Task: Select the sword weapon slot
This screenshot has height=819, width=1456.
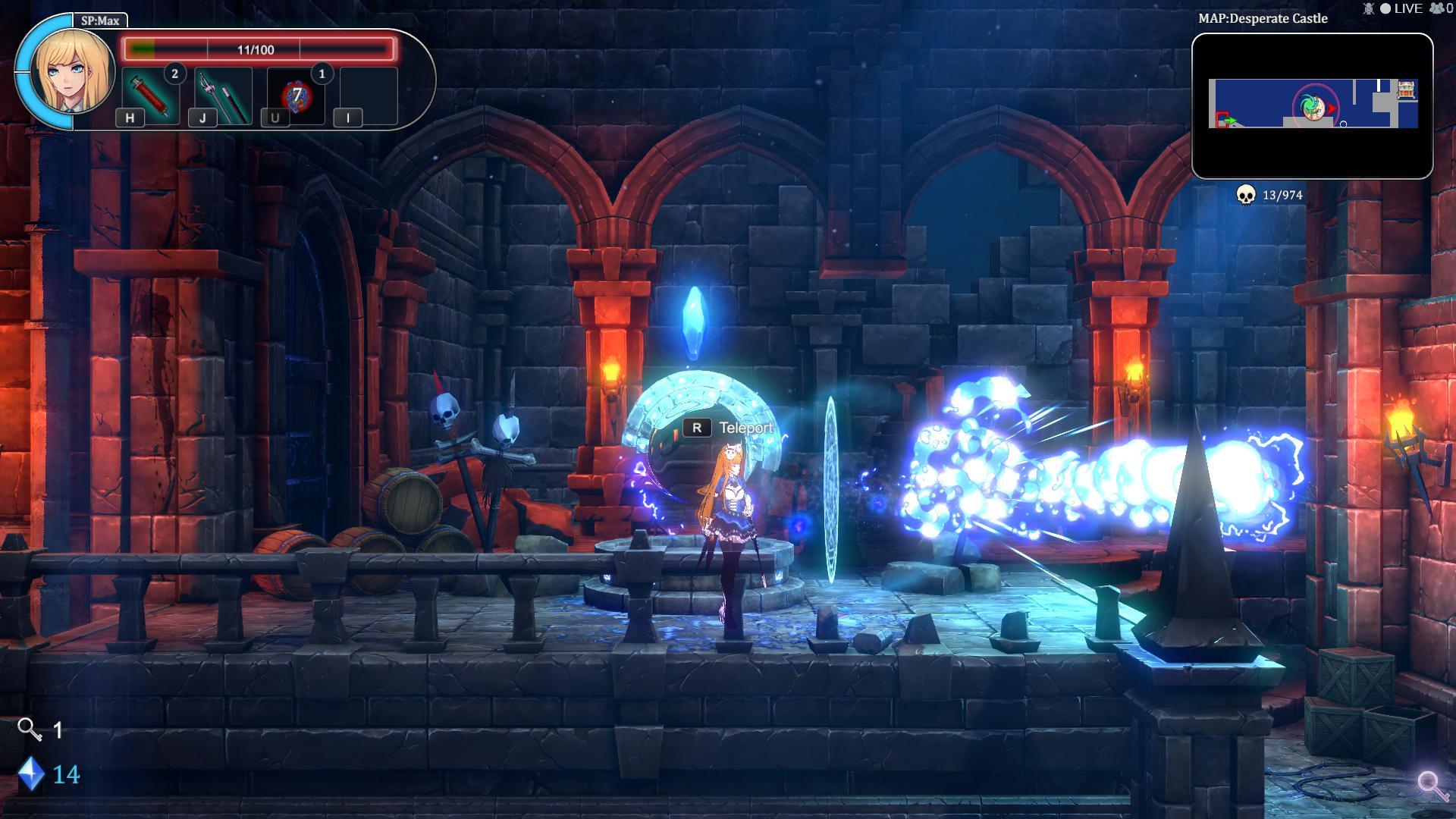Action: tap(223, 96)
